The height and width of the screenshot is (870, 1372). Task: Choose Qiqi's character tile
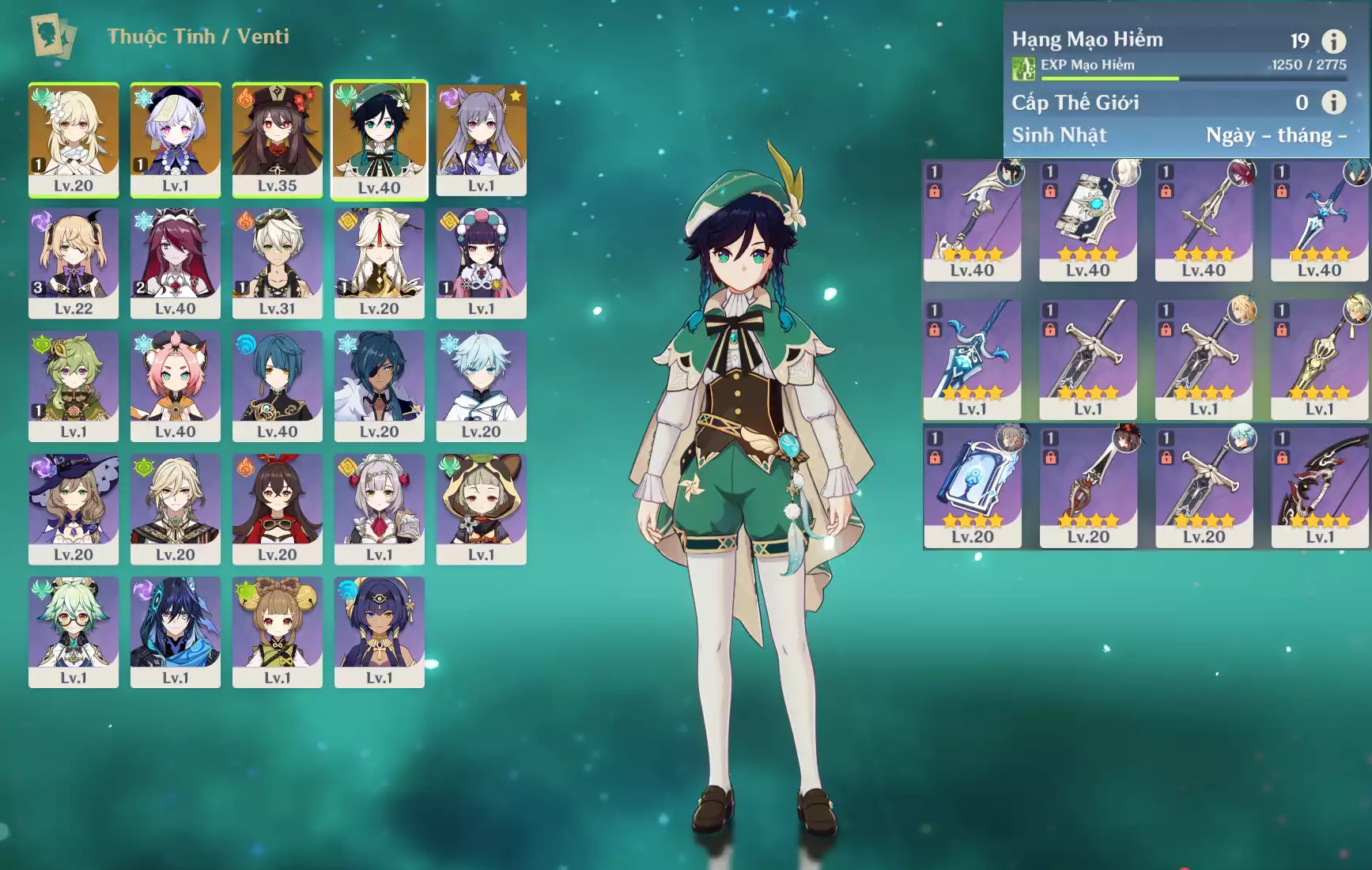(175, 139)
